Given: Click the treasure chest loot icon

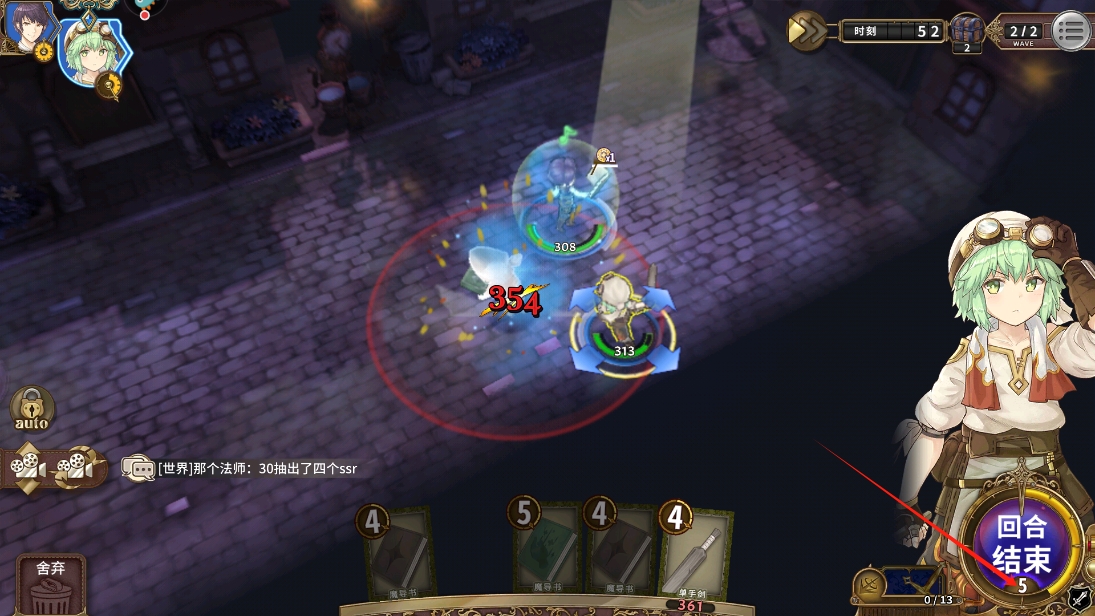Looking at the screenshot, I should coord(966,31).
